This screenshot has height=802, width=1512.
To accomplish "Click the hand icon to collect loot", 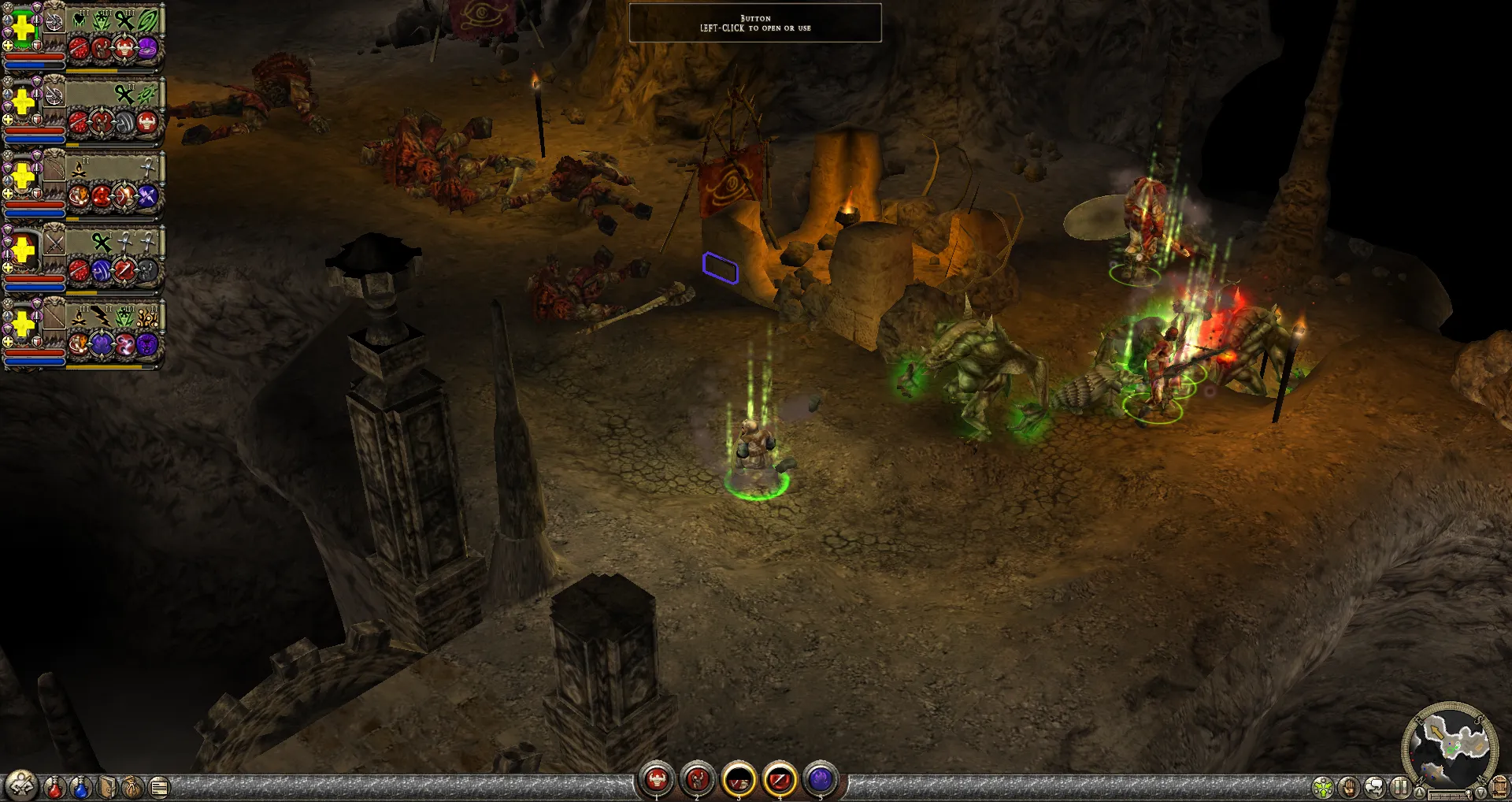I will click(x=1349, y=787).
